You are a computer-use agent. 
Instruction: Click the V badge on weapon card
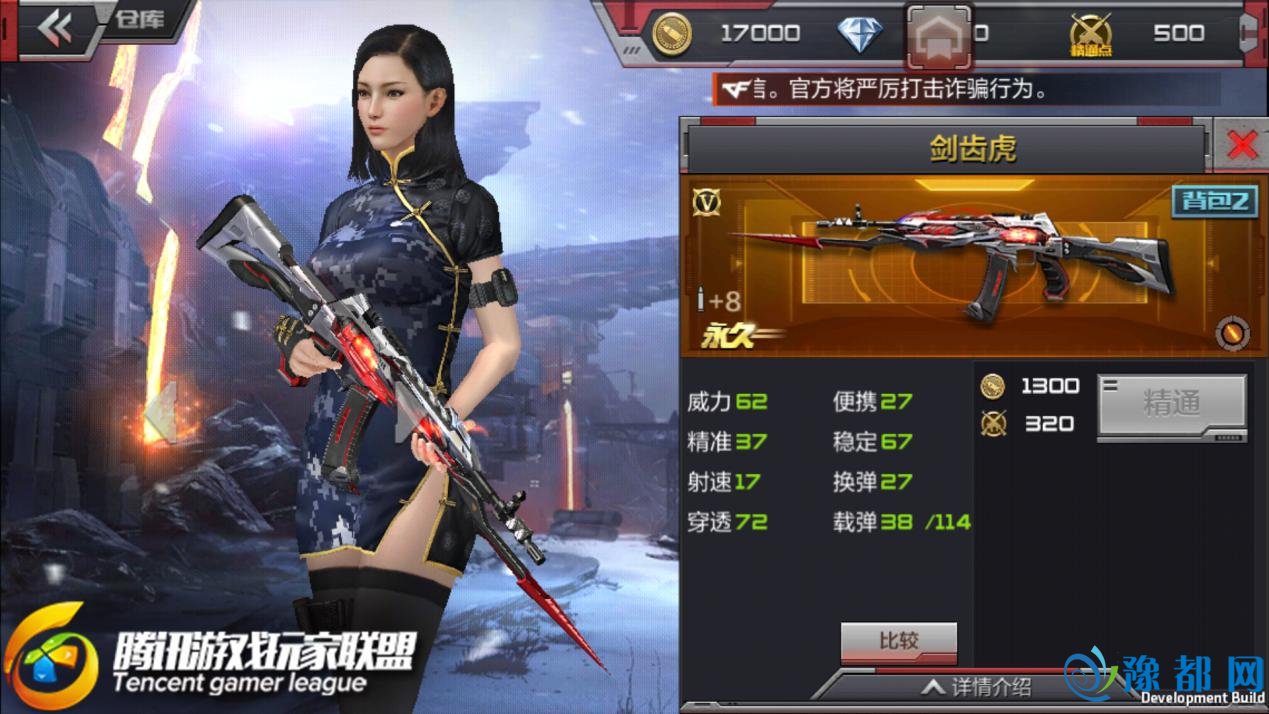[706, 202]
